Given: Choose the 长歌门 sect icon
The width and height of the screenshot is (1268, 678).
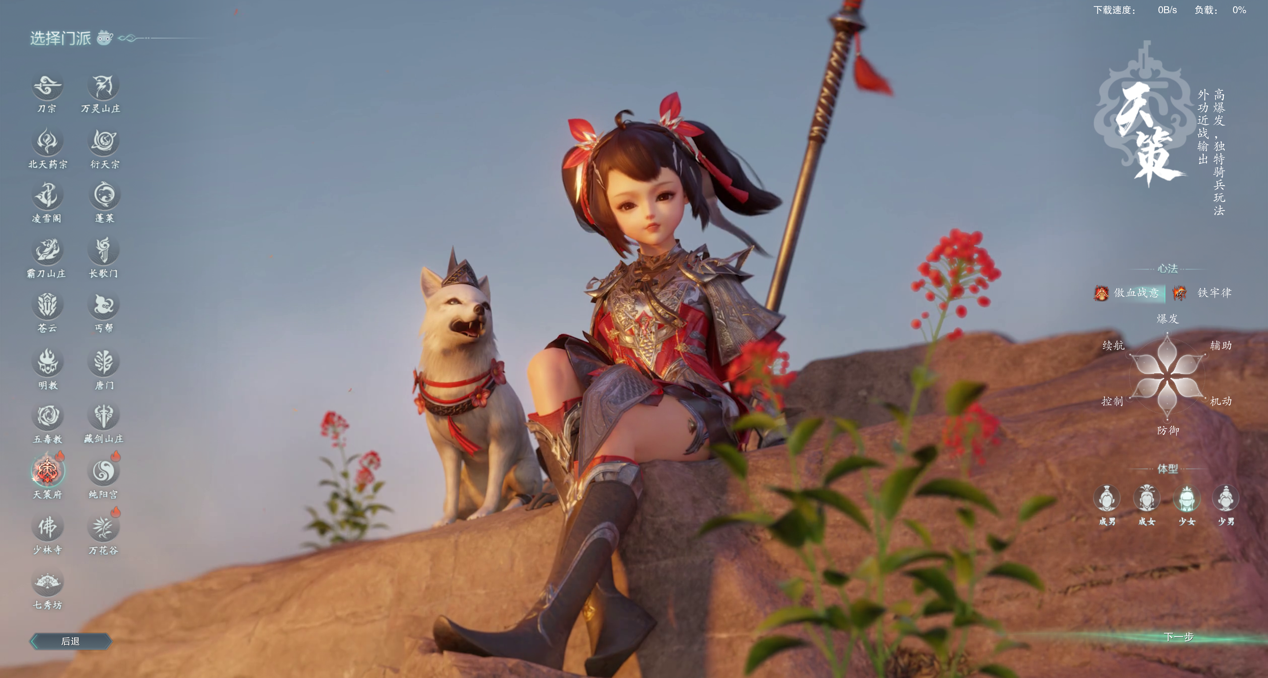Looking at the screenshot, I should tap(103, 251).
